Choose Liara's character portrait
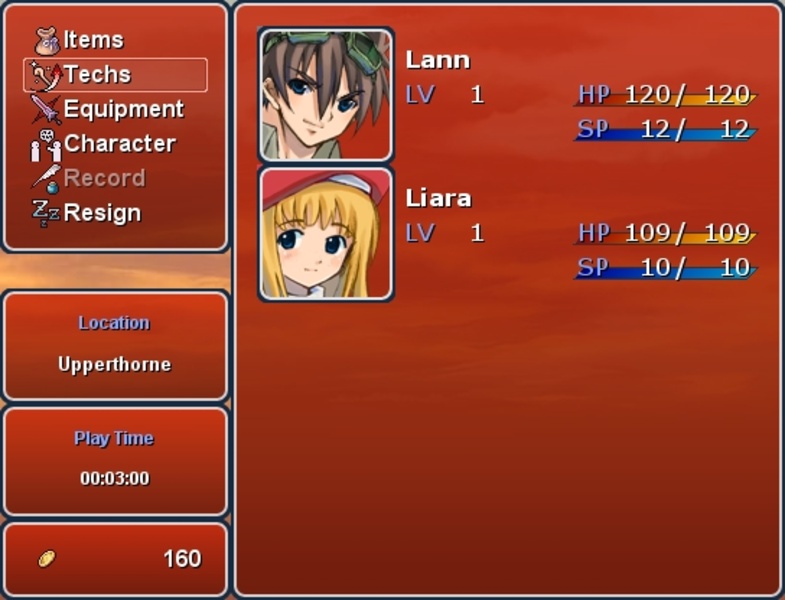The image size is (785, 600). 325,234
